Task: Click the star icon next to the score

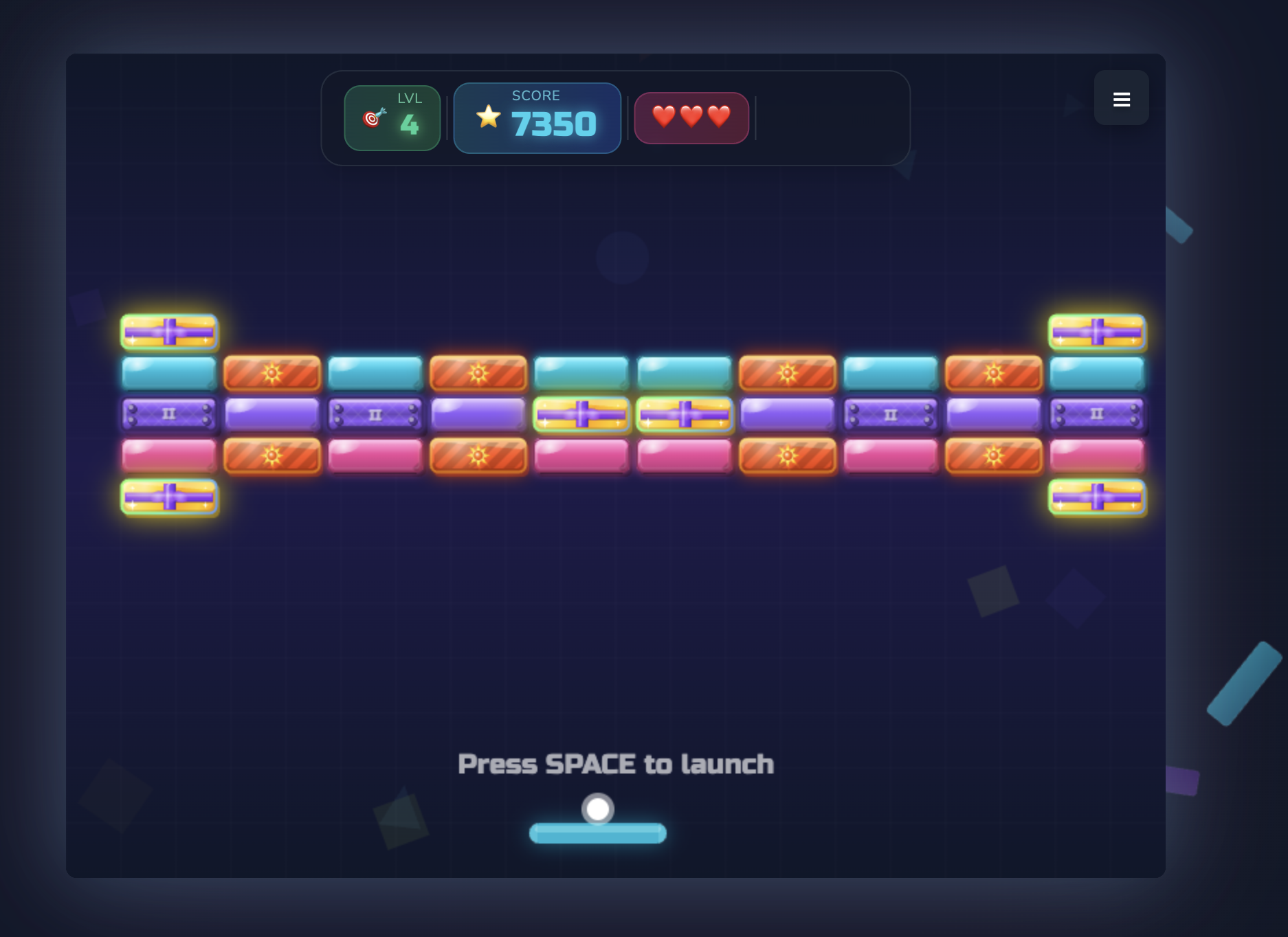Action: pos(489,117)
